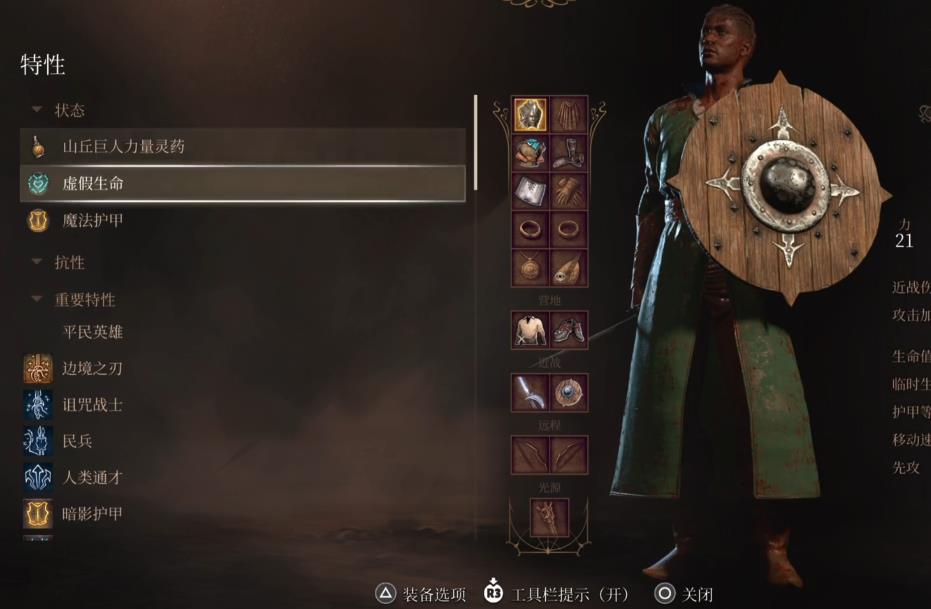Viewport: 931px width, 609px height.
Task: Choose the gloves equipment slot
Action: tap(569, 191)
